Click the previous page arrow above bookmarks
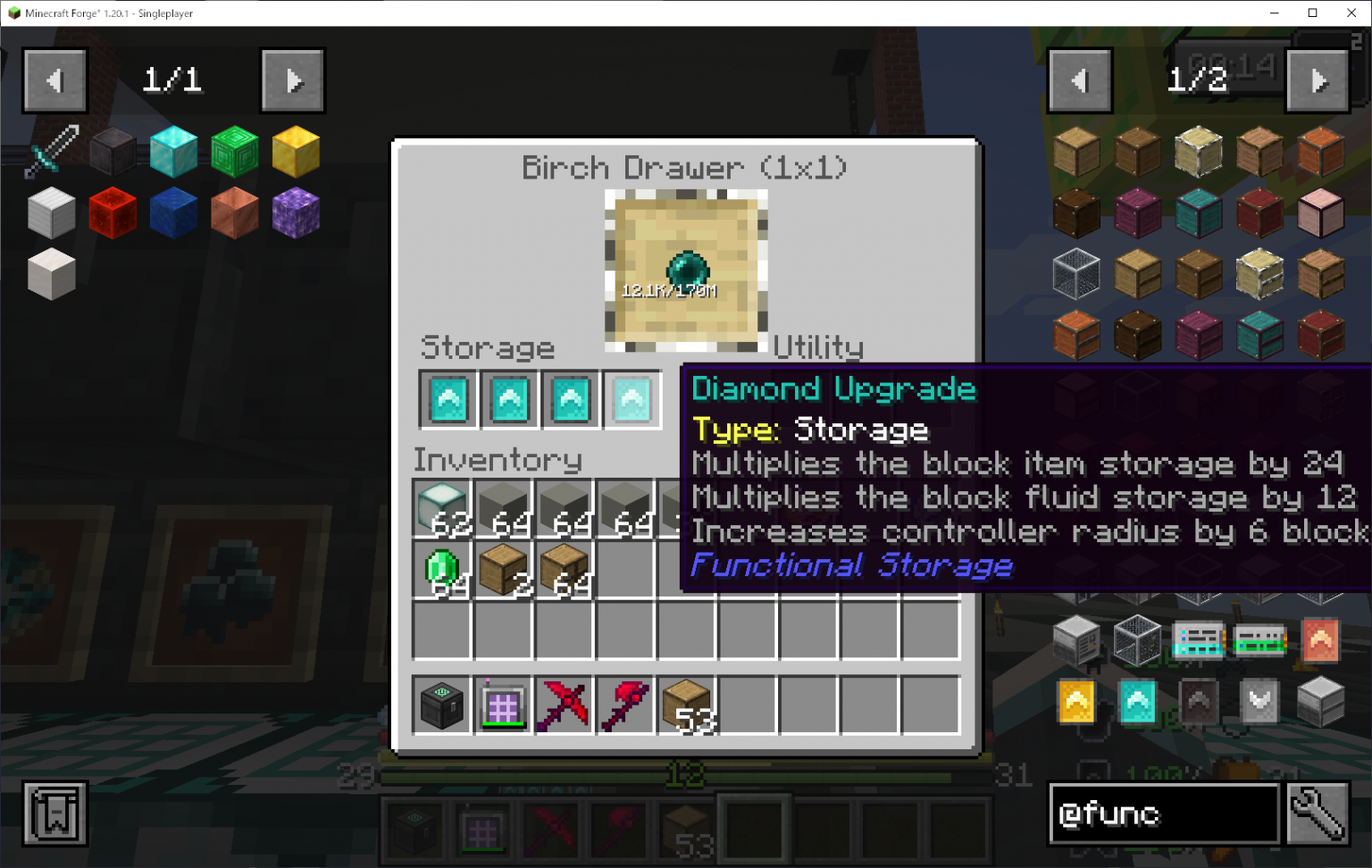 pyautogui.click(x=54, y=80)
